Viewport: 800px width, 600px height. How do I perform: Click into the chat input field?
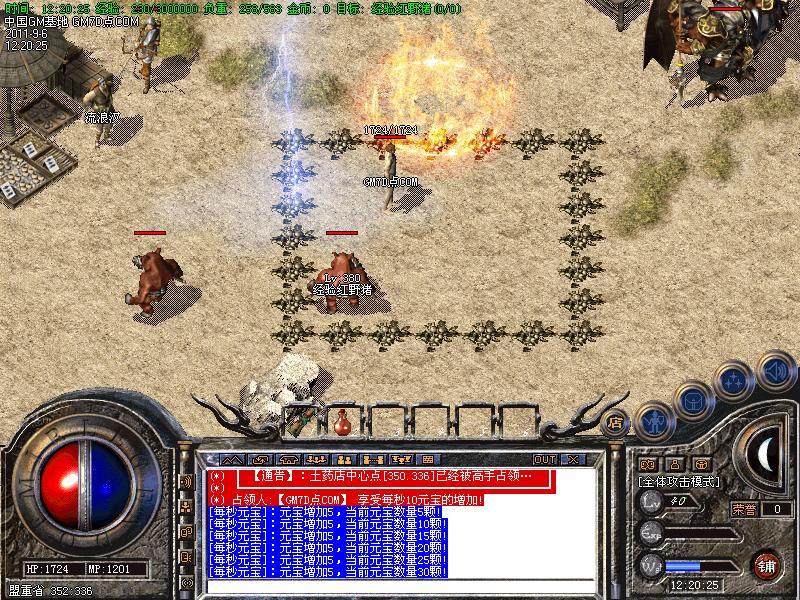(400, 585)
